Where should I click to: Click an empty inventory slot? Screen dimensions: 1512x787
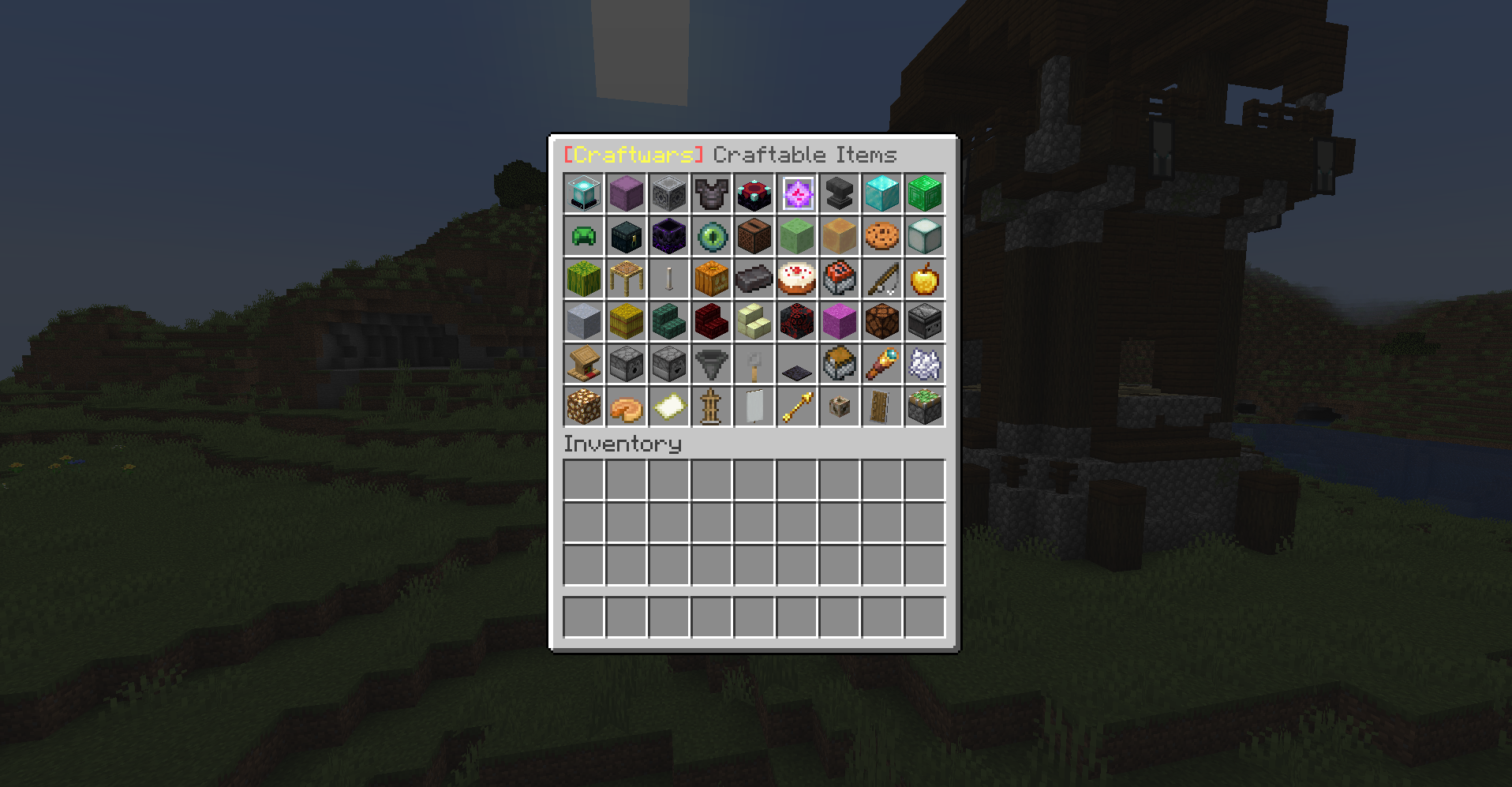click(583, 478)
